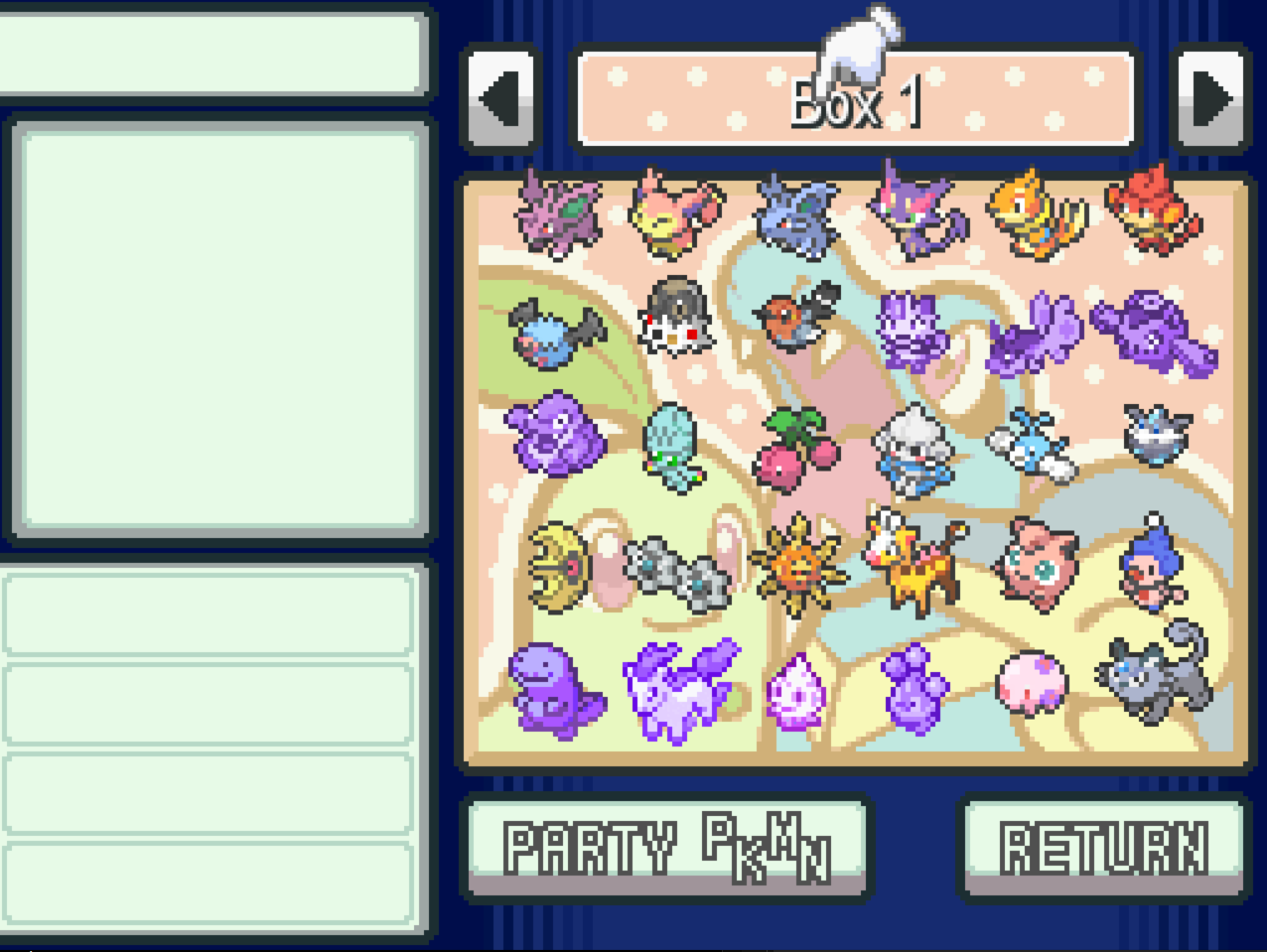Select the gray Glameow cat

pyautogui.click(x=1156, y=673)
